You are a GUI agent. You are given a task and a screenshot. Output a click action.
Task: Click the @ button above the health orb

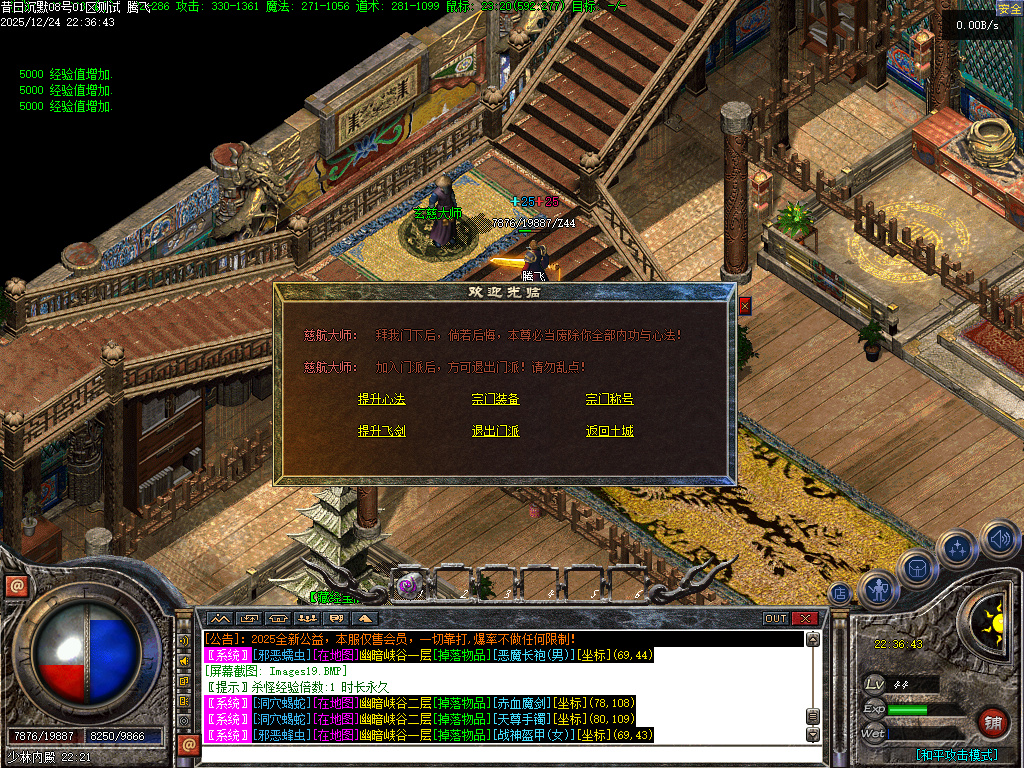tap(16, 586)
